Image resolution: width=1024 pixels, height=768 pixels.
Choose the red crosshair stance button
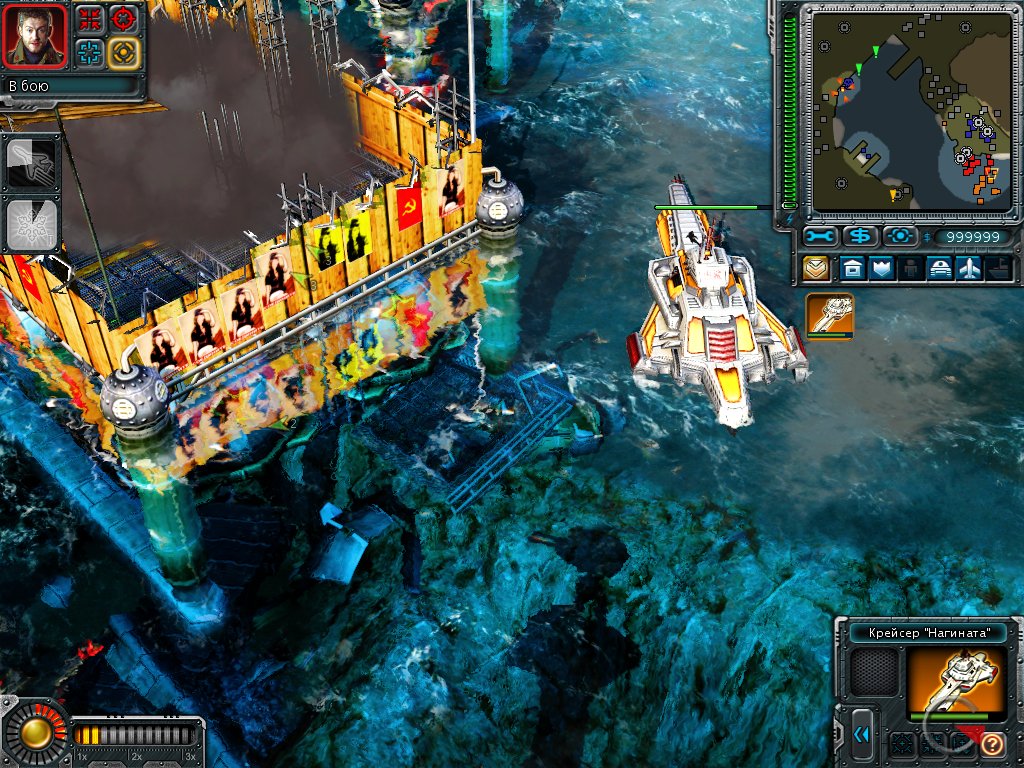click(124, 18)
